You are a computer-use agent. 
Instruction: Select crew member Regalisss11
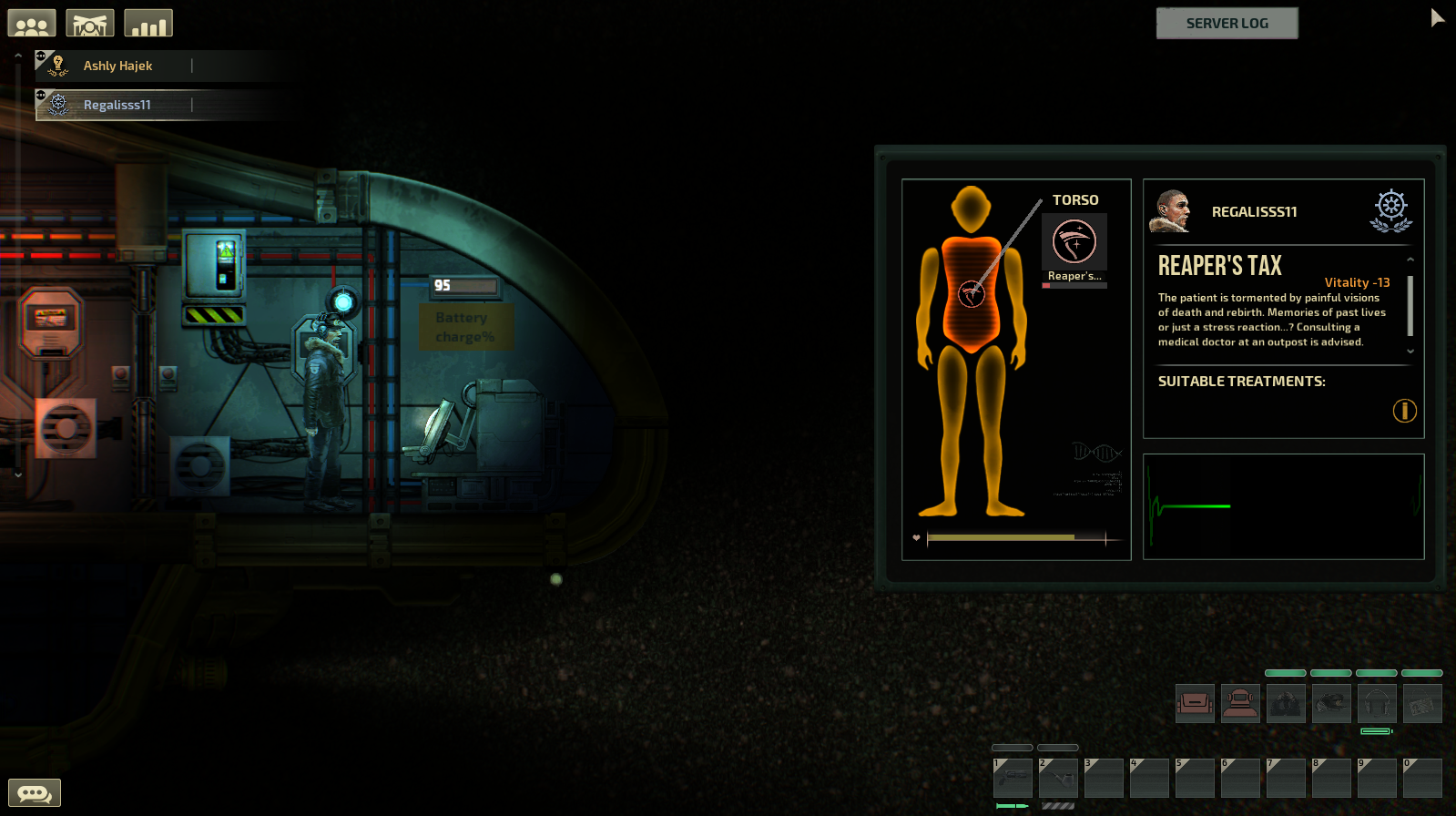[117, 105]
